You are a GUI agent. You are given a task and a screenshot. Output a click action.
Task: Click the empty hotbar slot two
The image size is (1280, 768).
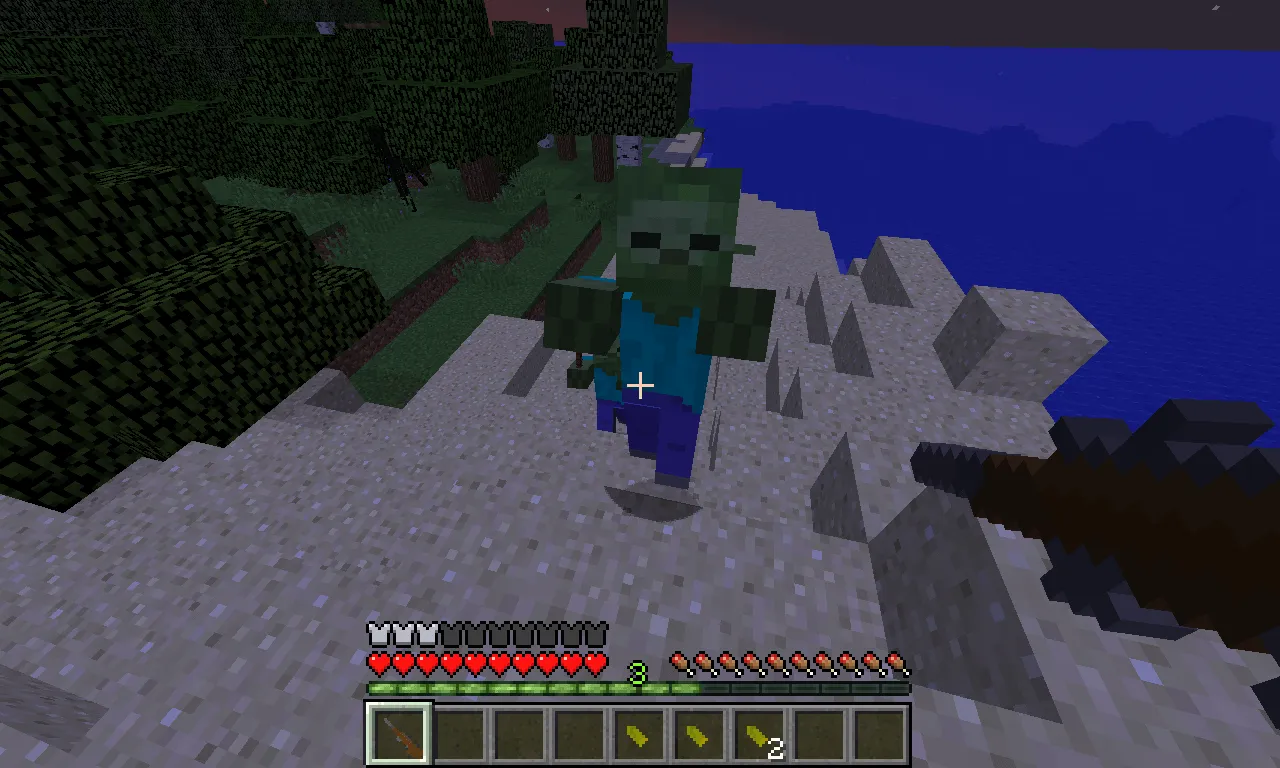click(458, 734)
